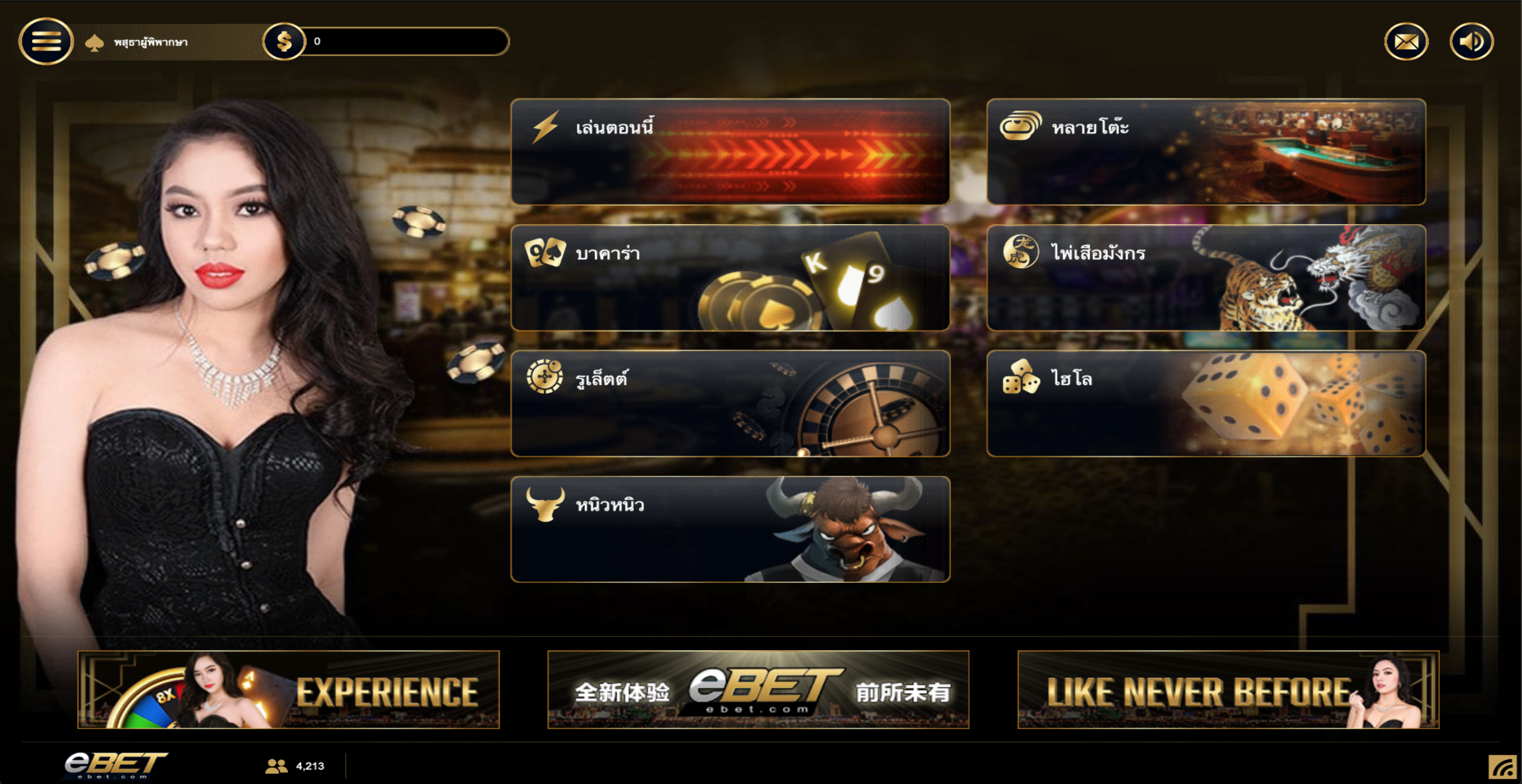
Task: Click the gold dollar balance icon
Action: (284, 42)
